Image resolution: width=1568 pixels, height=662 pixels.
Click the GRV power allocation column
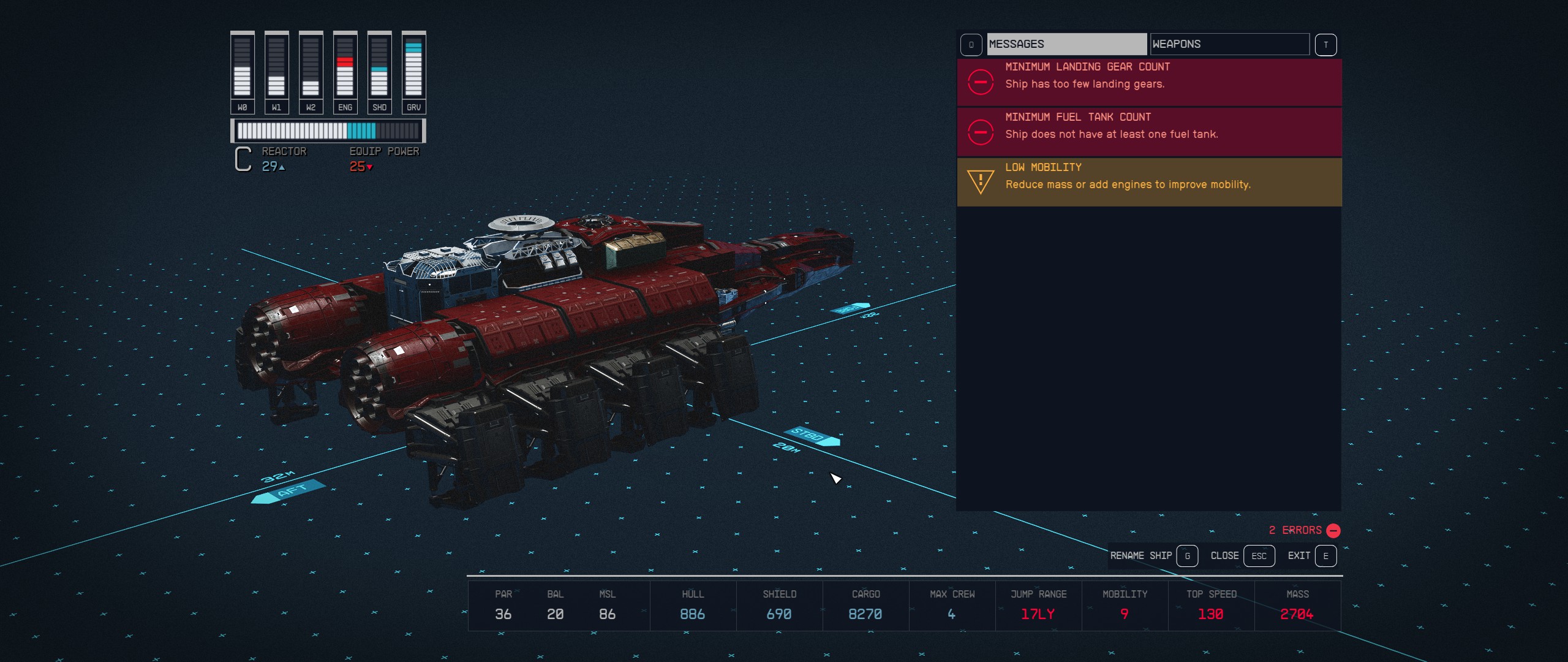[413, 67]
